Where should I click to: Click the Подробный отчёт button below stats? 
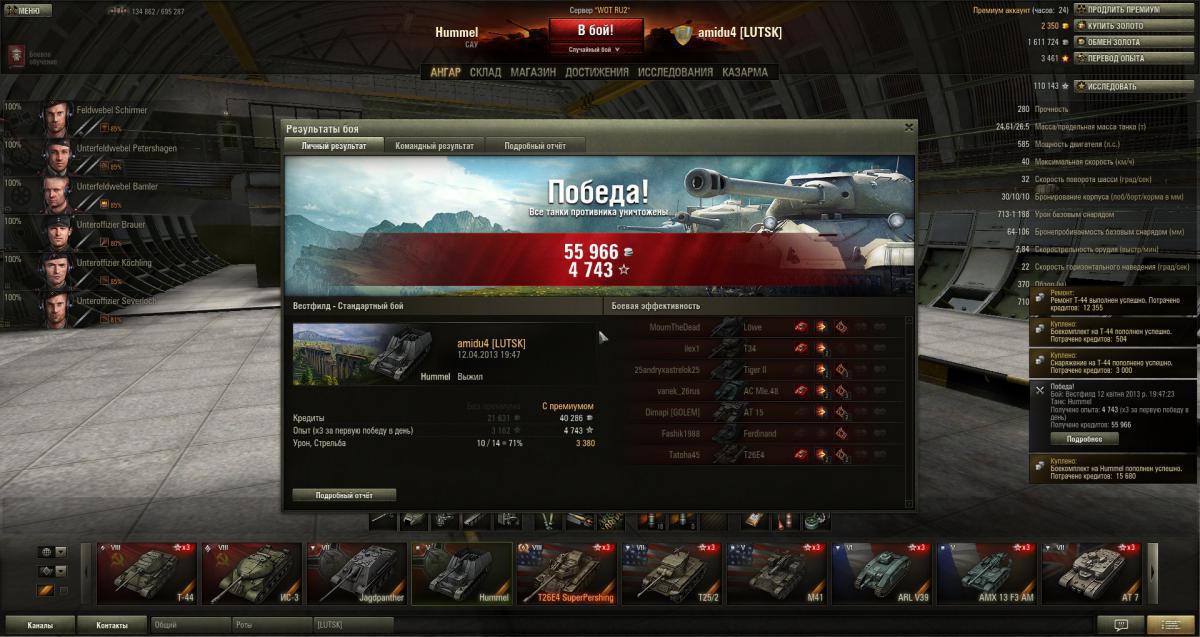tap(344, 495)
